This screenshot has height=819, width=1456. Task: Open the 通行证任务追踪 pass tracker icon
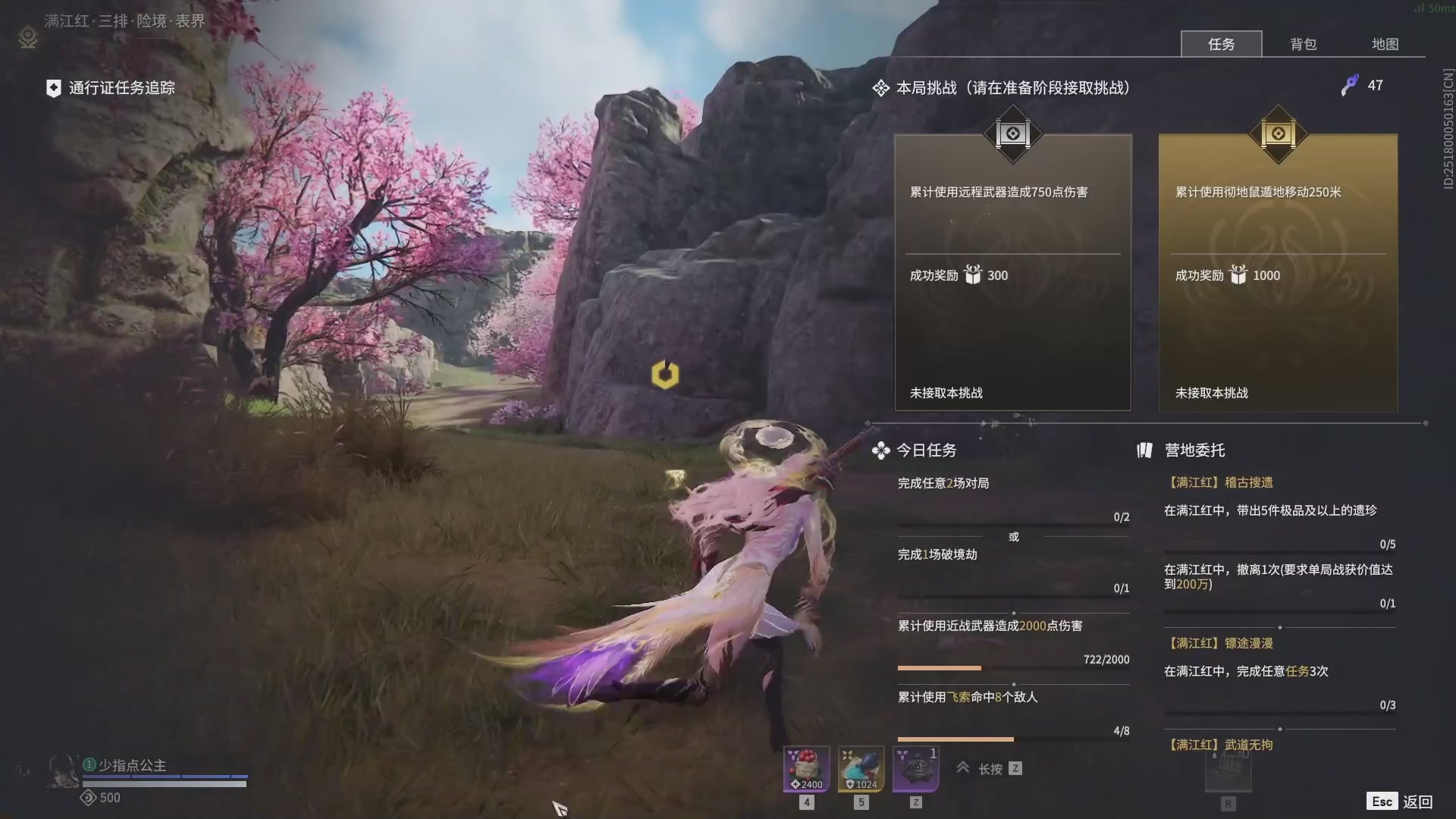point(52,88)
